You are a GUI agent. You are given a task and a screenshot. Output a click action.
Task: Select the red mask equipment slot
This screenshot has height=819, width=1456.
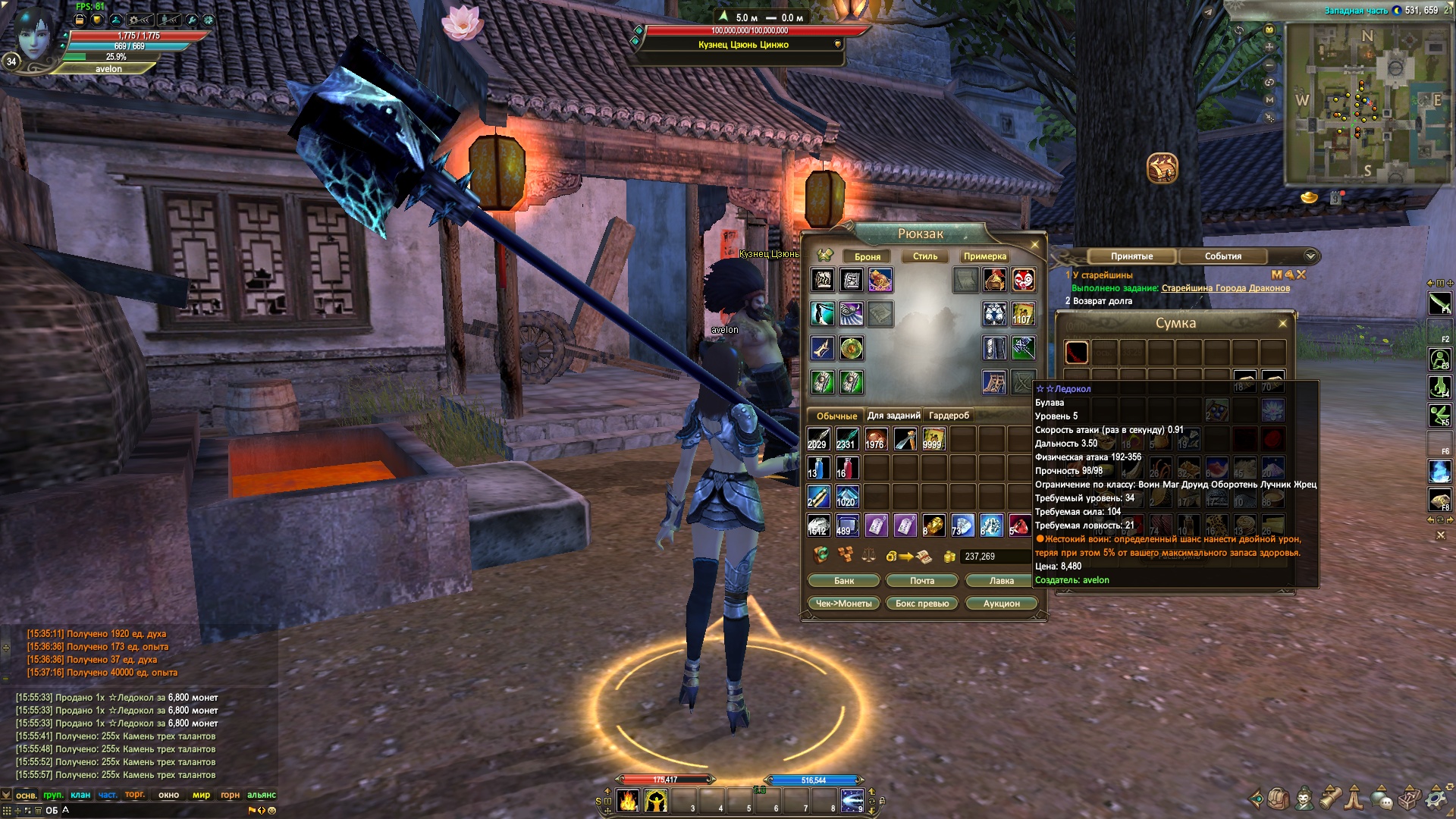[x=1024, y=281]
